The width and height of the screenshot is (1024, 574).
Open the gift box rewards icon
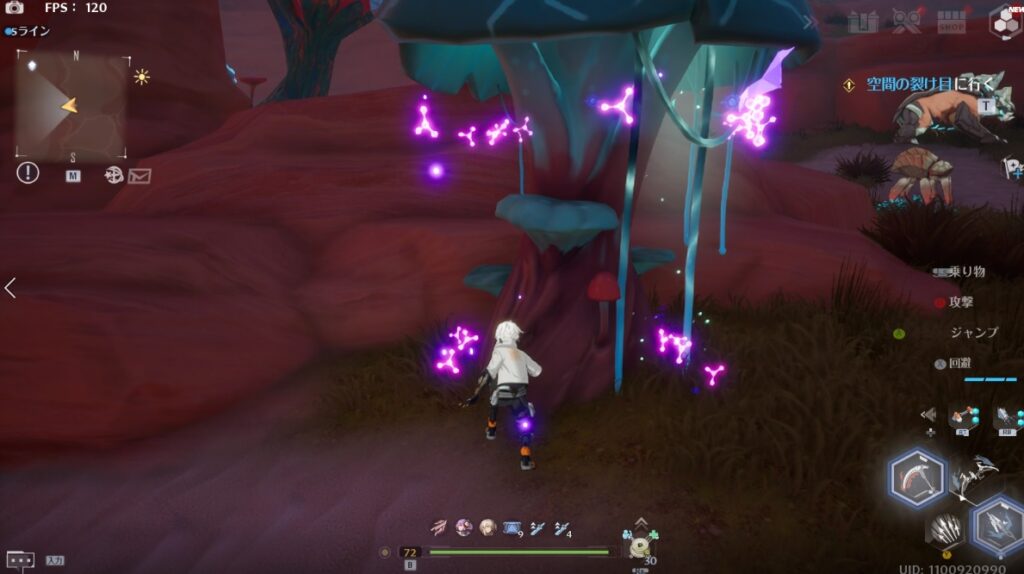(x=863, y=21)
